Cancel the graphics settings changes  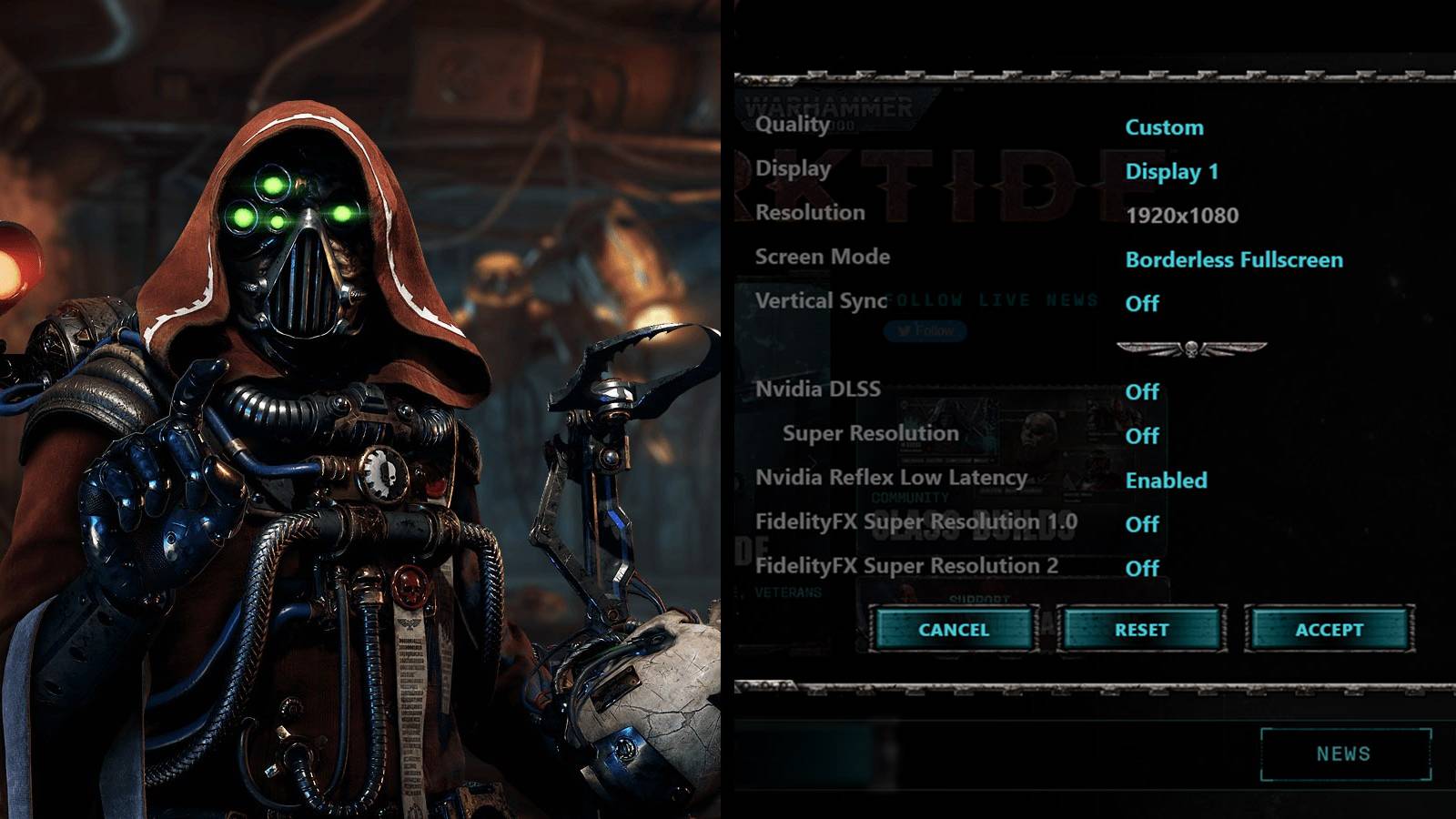[x=954, y=629]
